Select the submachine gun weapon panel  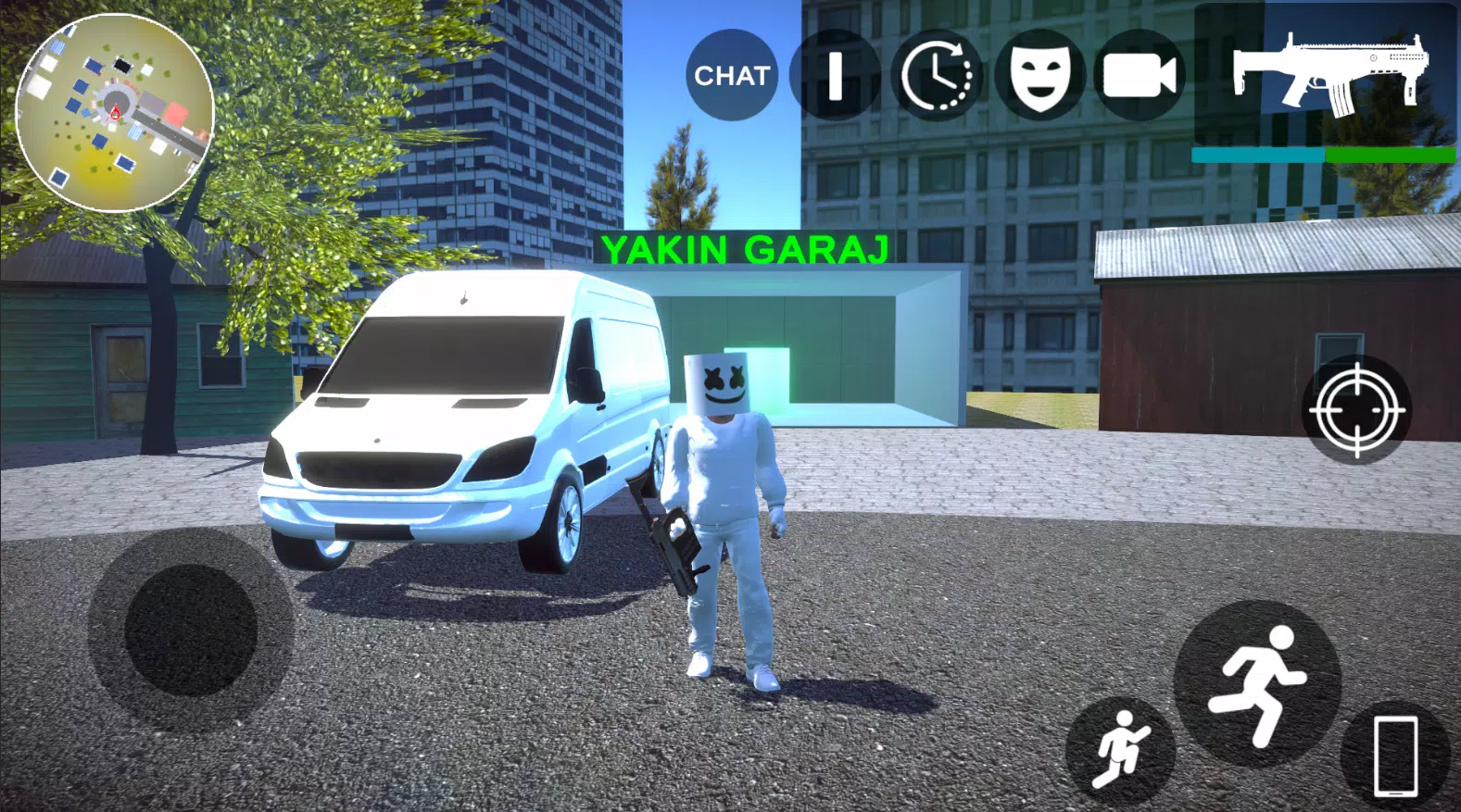pyautogui.click(x=1325, y=79)
